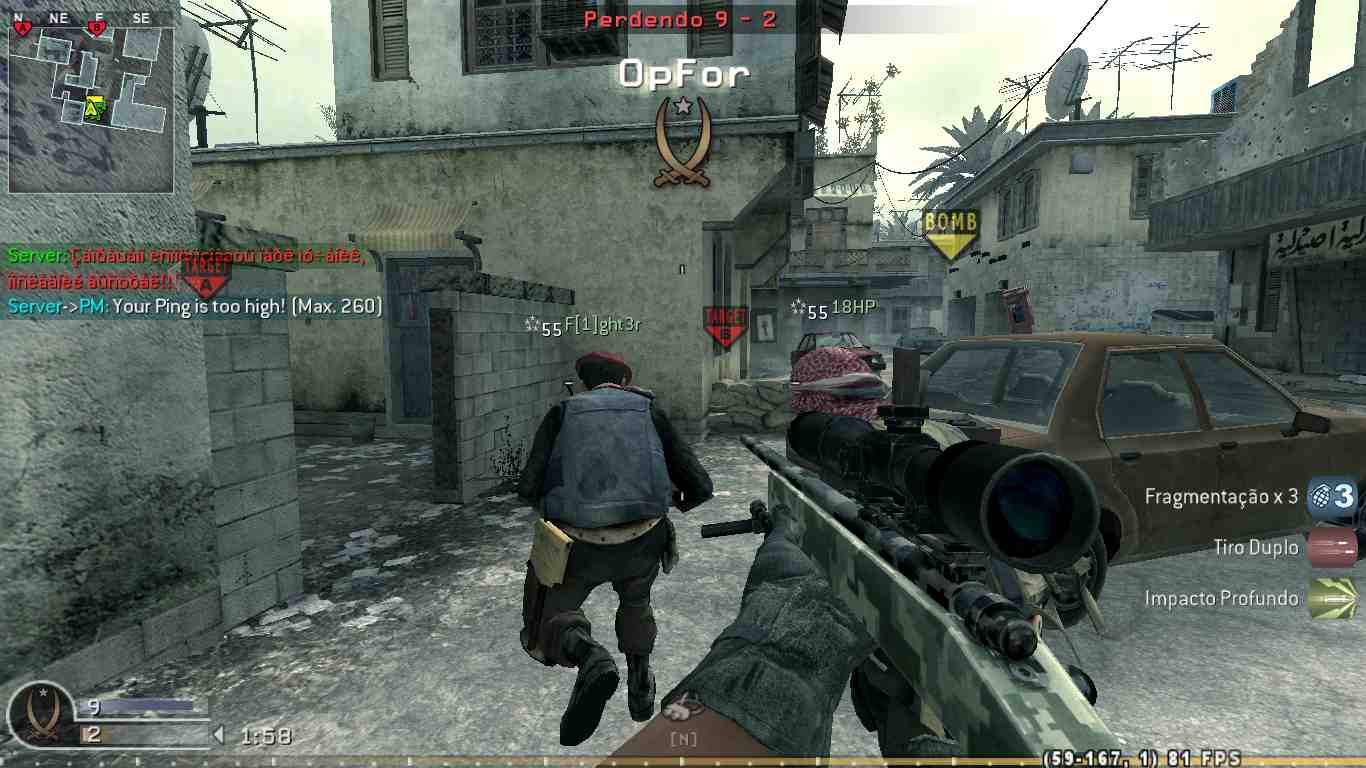Select the Server ping warning message
Screen dimensions: 1366x768
tap(194, 307)
